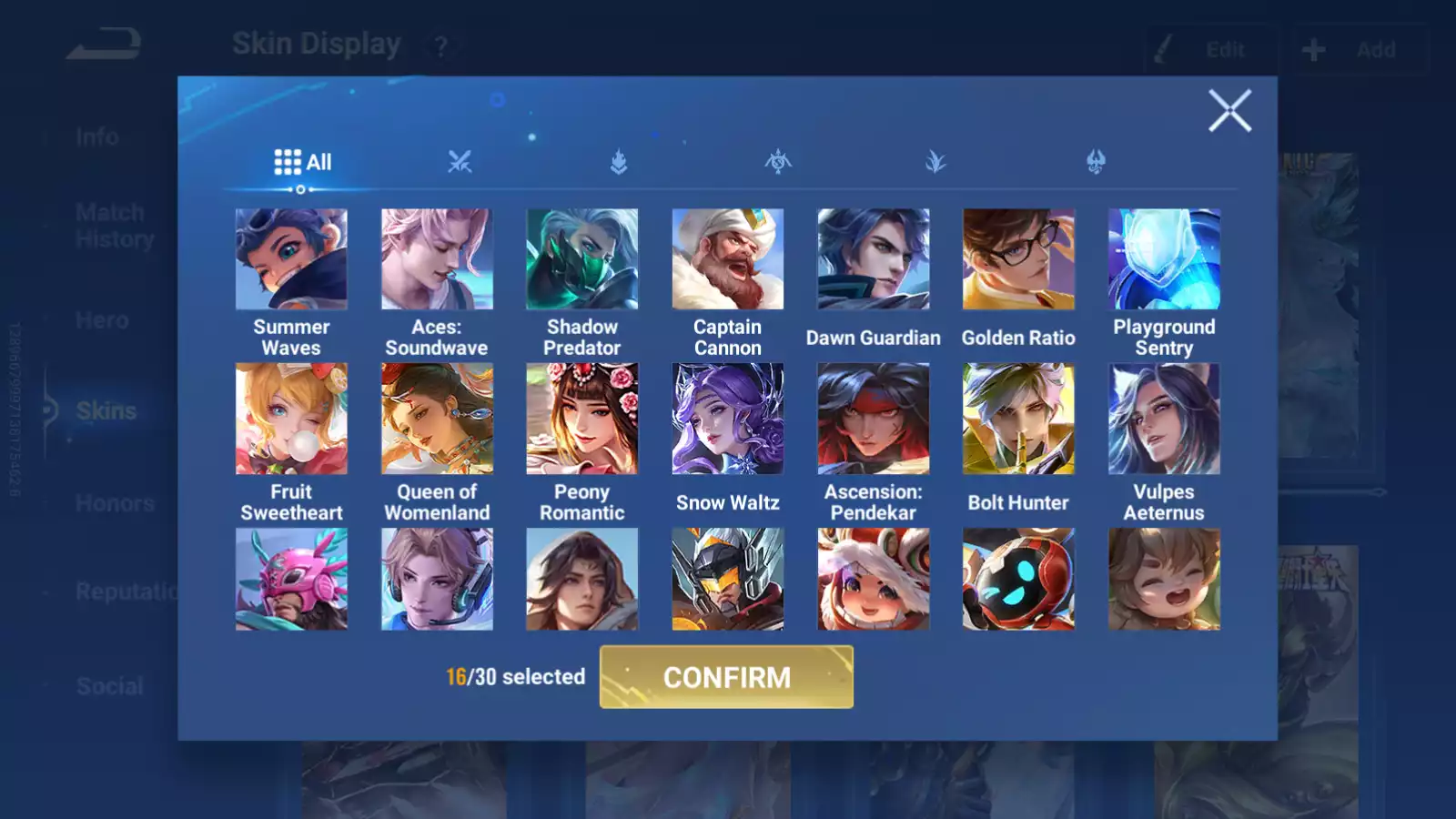
Task: Choose the Aces: Soundwave skin
Action: [437, 259]
